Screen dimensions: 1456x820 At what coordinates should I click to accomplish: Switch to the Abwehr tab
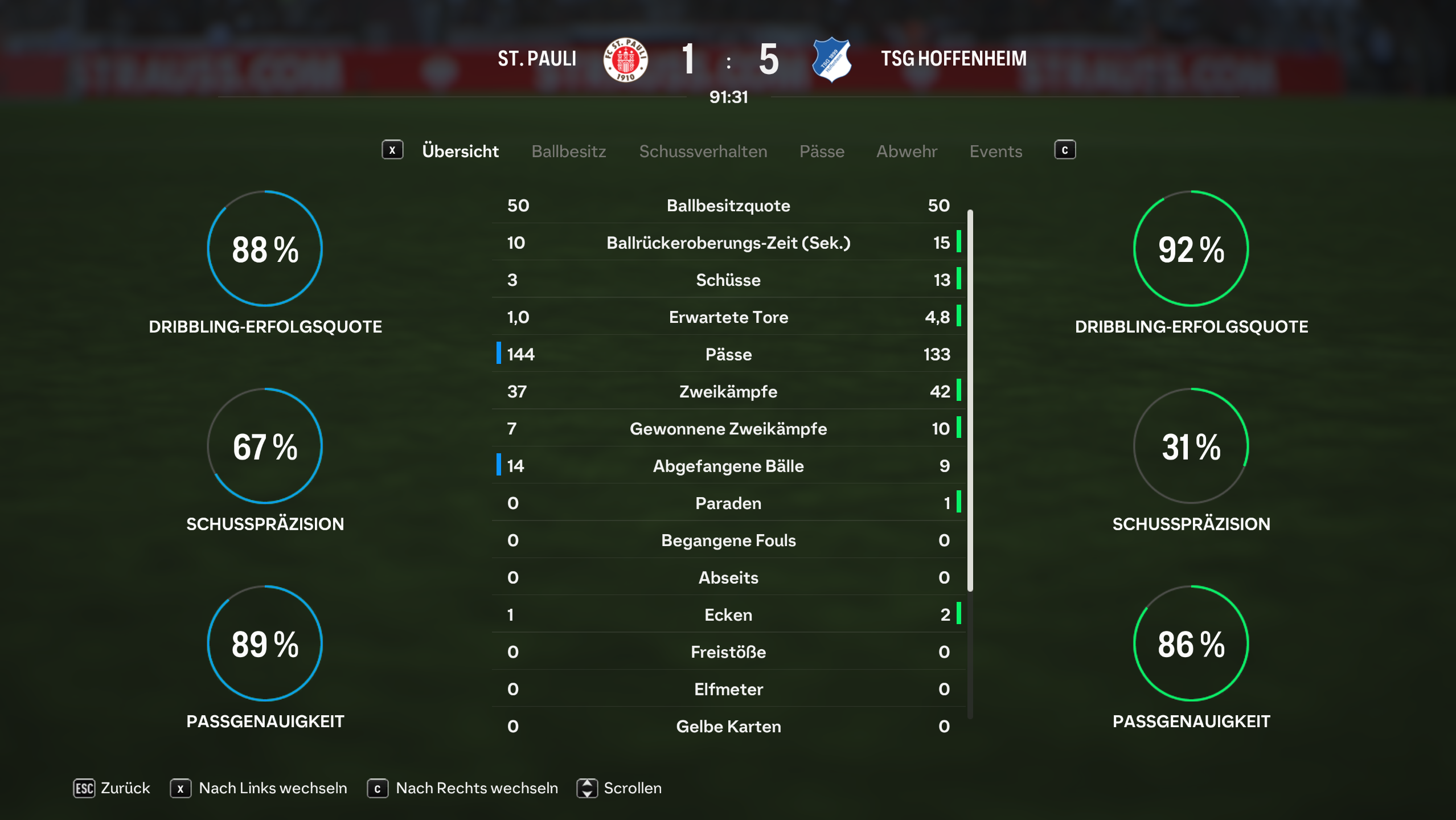coord(906,151)
